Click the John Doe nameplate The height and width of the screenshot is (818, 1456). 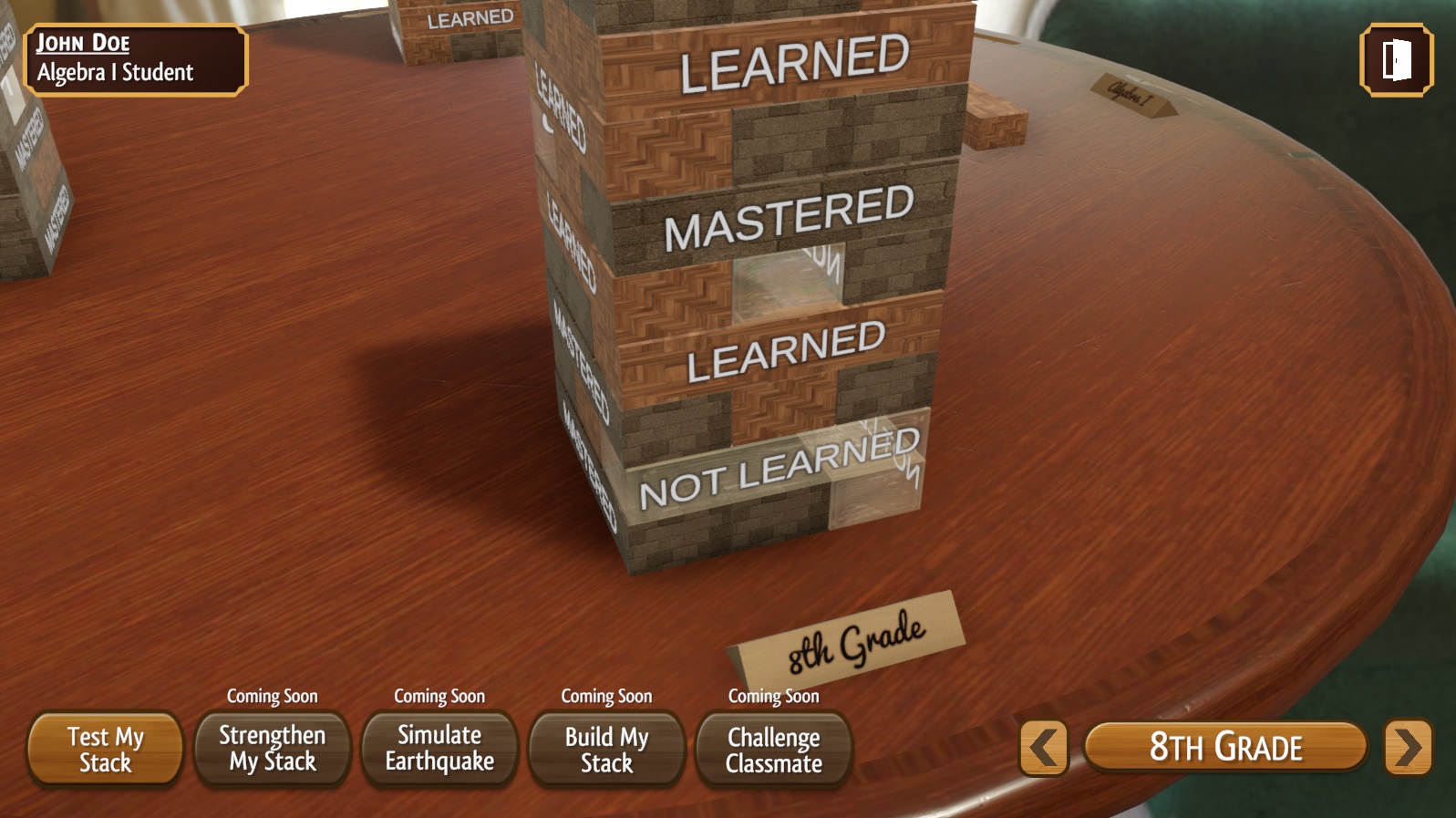[137, 58]
